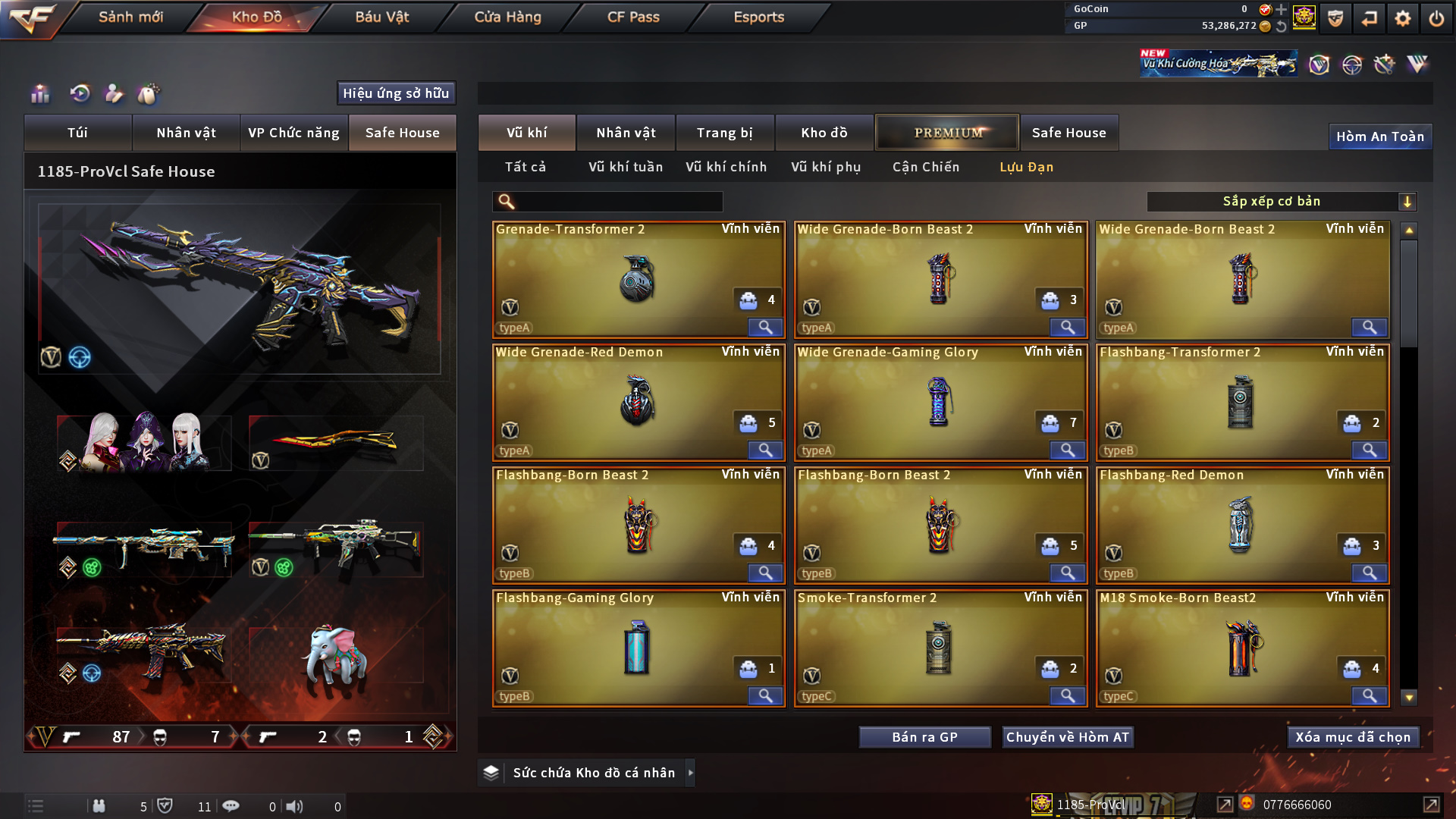Open the Sắp xếp cơ bản sort dropdown

1281,202
